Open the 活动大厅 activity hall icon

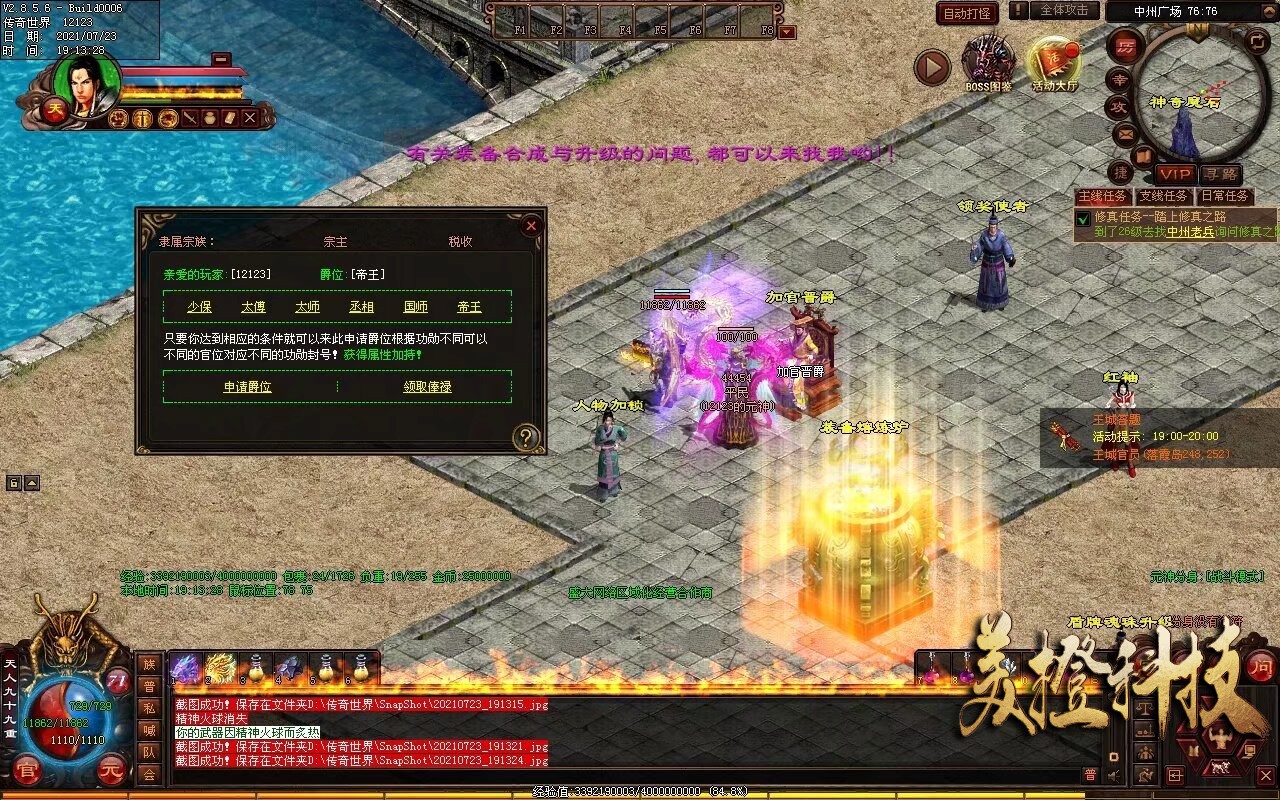pyautogui.click(x=1053, y=59)
